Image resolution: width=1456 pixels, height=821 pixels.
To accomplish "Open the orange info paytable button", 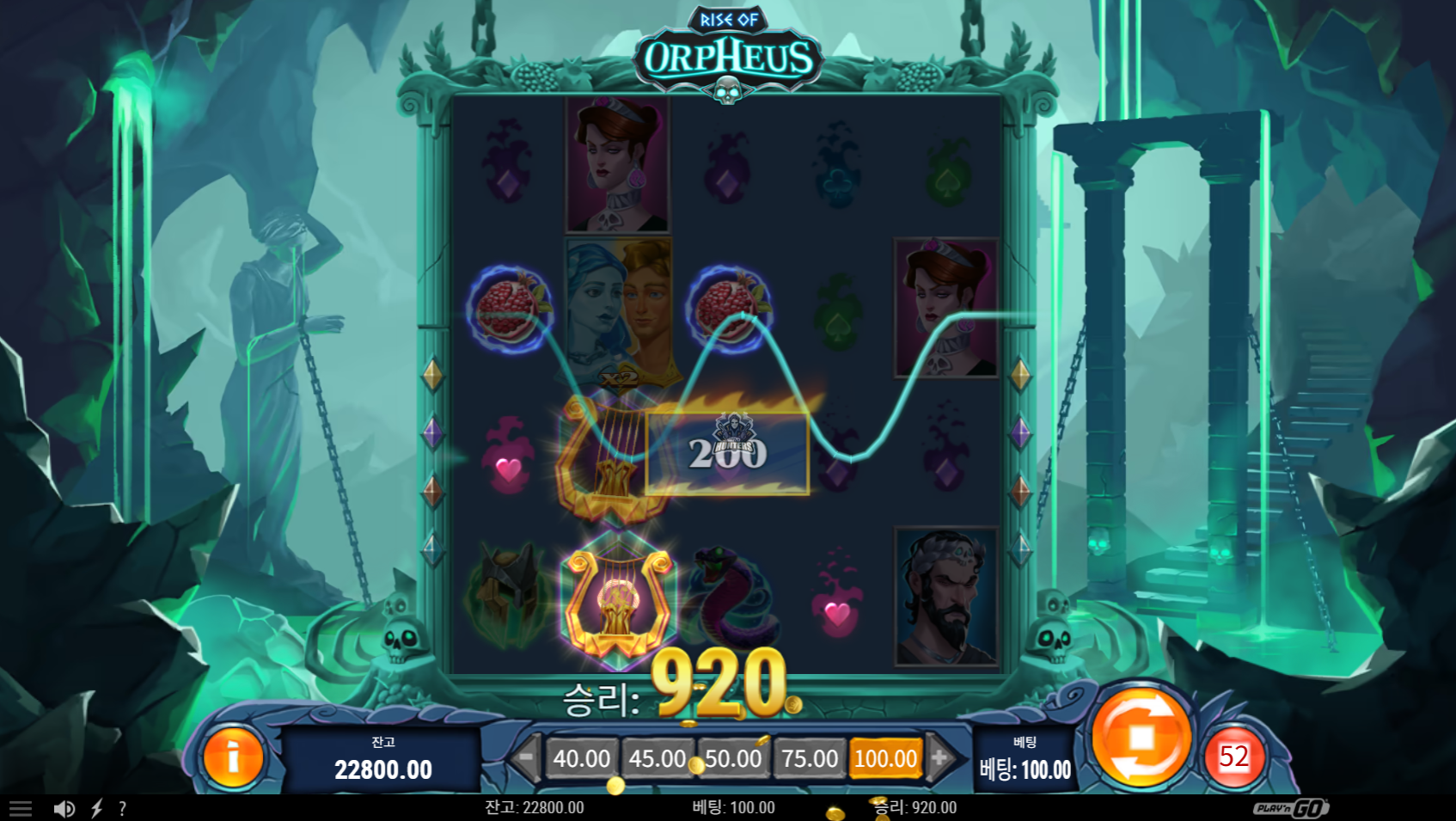I will tap(232, 757).
